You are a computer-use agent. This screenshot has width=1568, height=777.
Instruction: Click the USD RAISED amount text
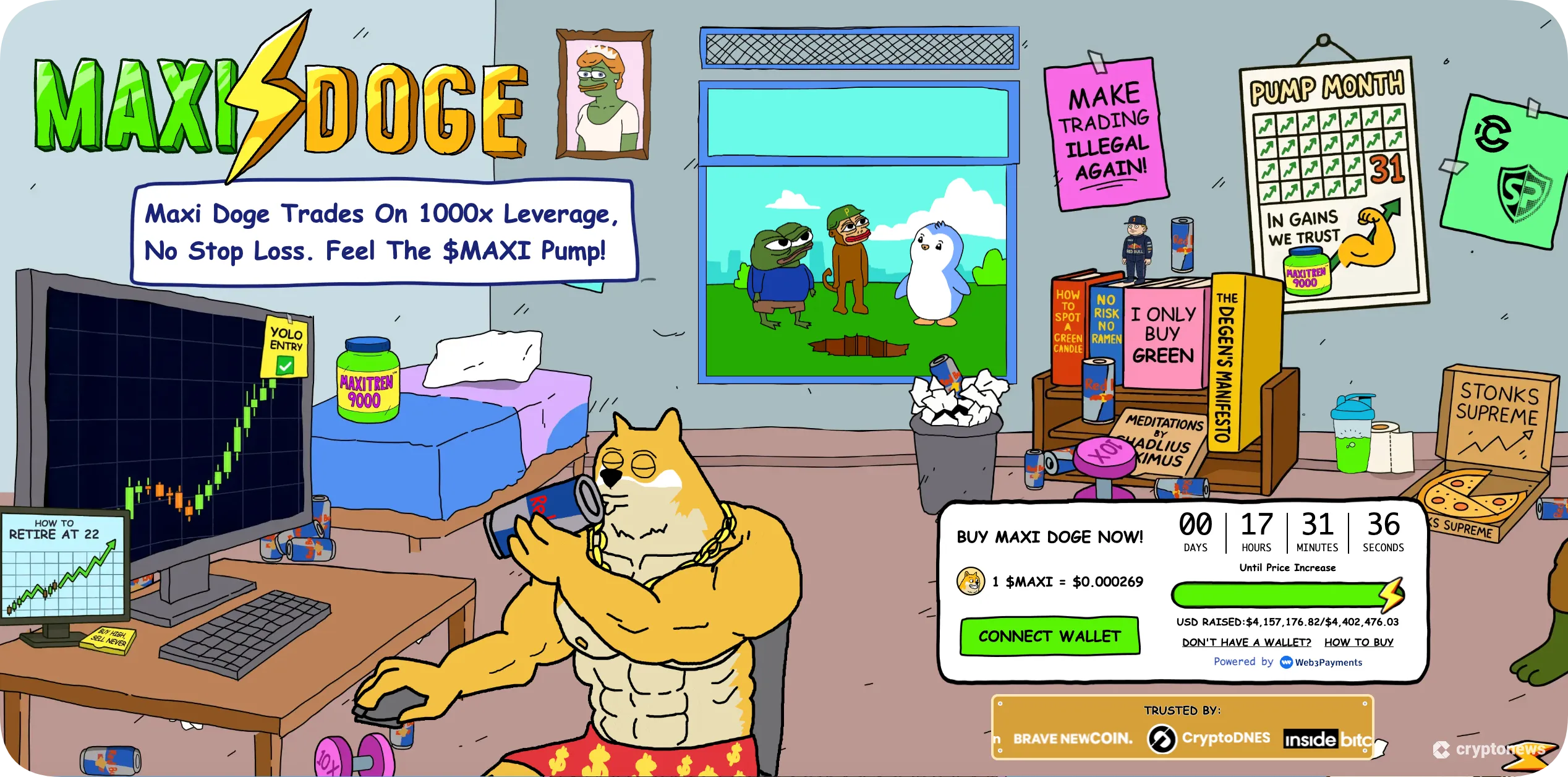click(1286, 622)
